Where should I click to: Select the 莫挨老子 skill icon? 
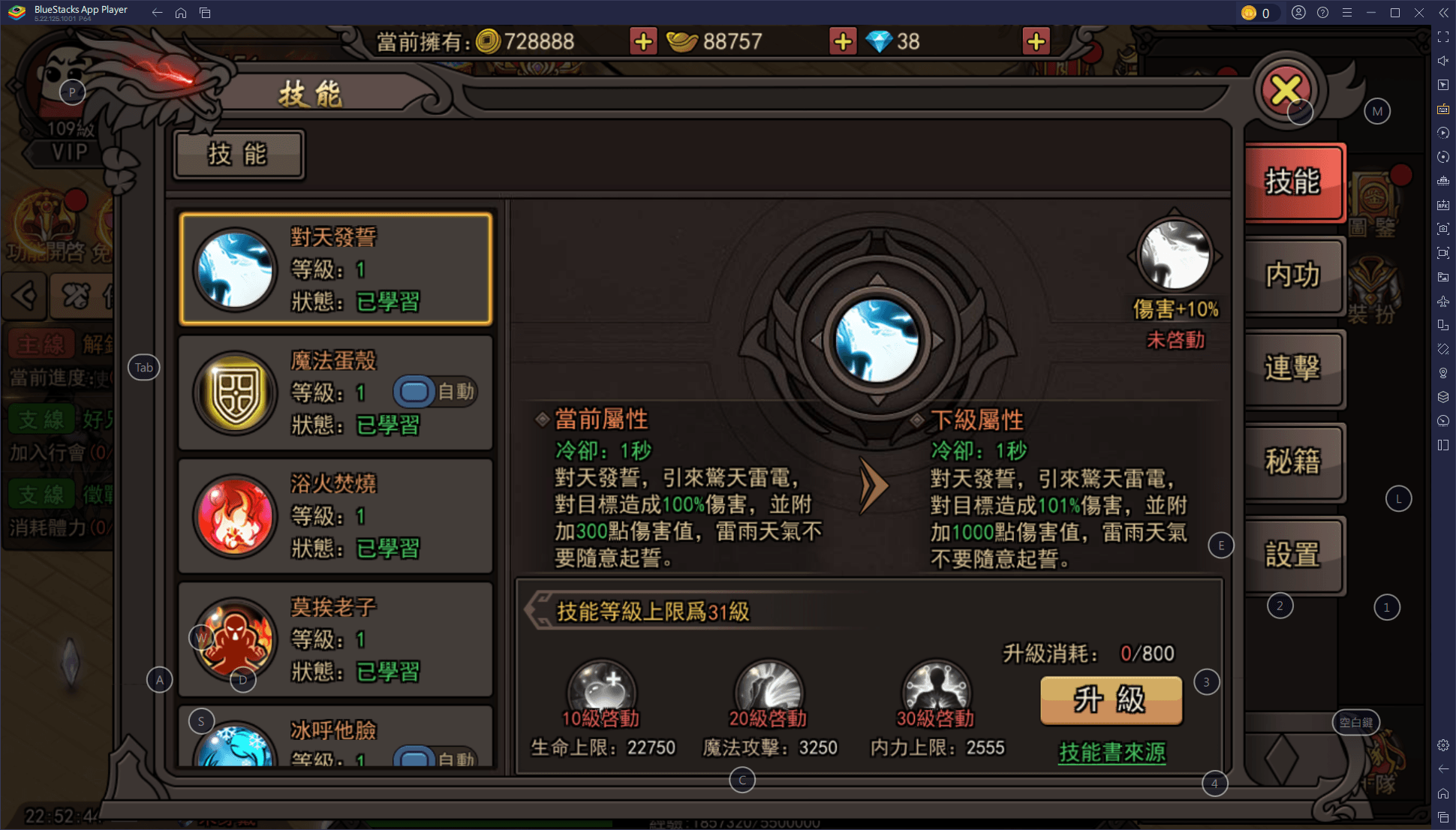pos(235,639)
